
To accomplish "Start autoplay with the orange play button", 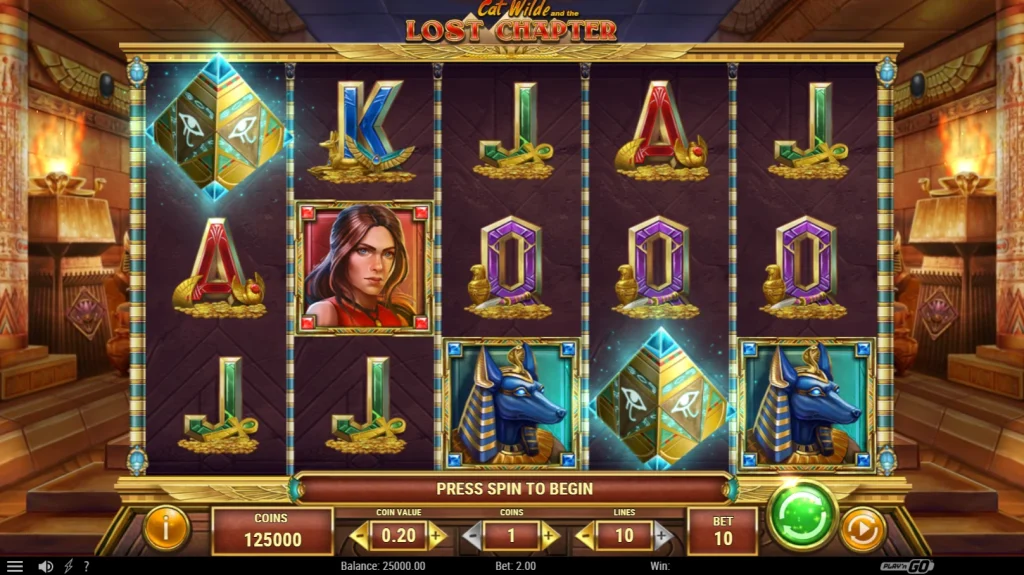I will pyautogui.click(x=862, y=529).
